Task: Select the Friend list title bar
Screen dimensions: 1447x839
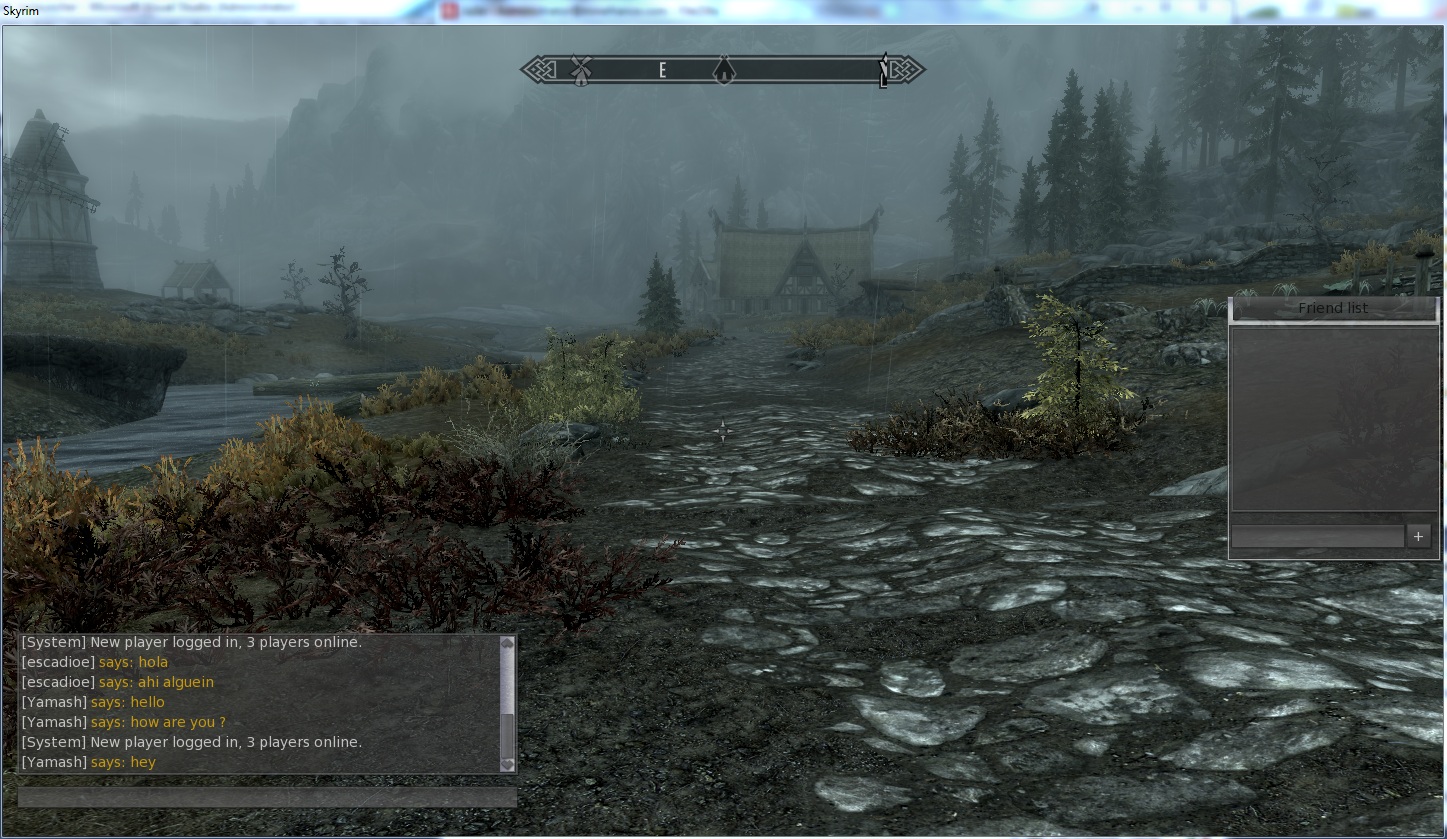Action: 1333,308
